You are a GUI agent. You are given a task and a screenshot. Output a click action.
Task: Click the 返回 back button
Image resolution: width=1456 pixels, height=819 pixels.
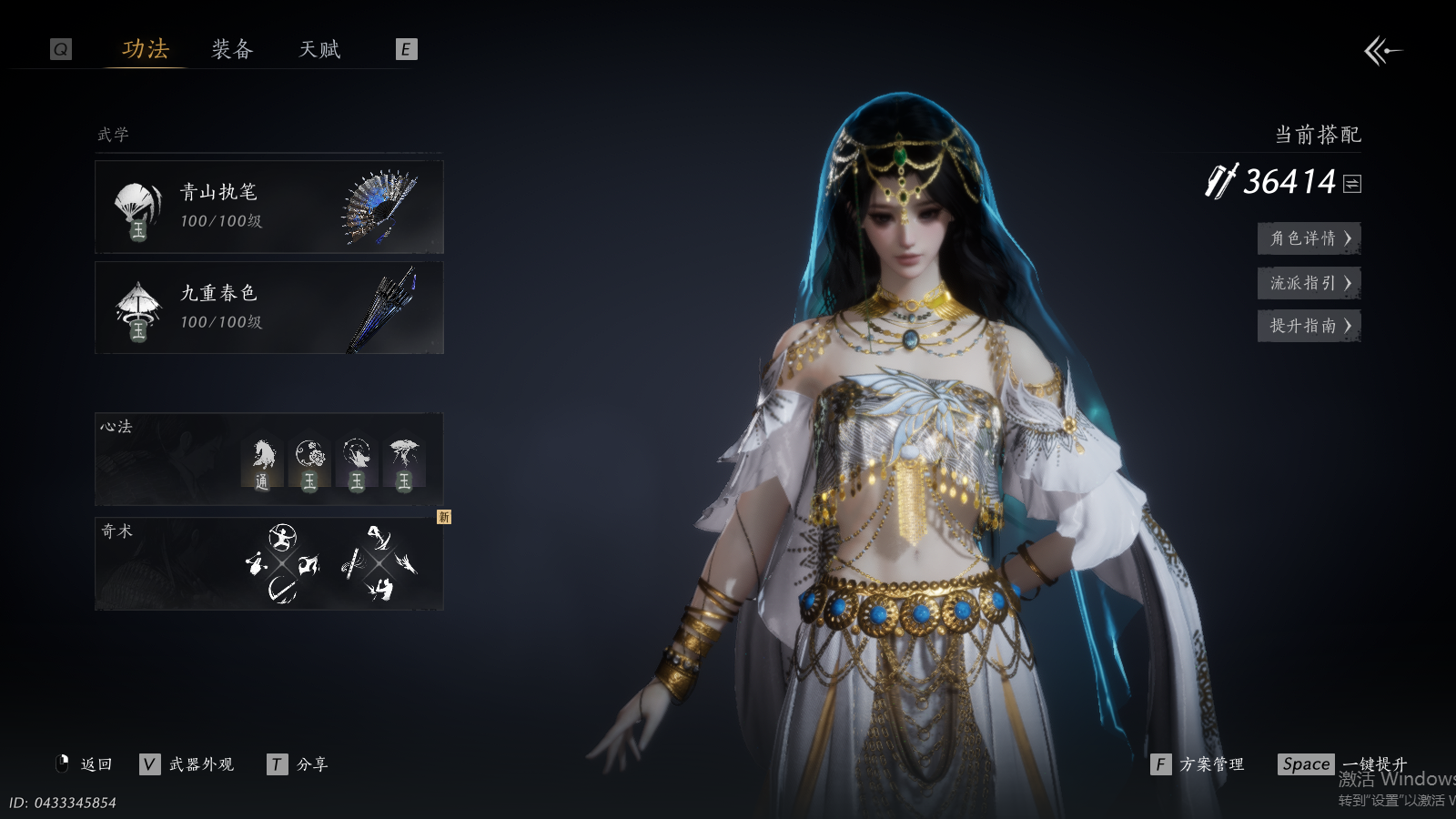click(86, 764)
